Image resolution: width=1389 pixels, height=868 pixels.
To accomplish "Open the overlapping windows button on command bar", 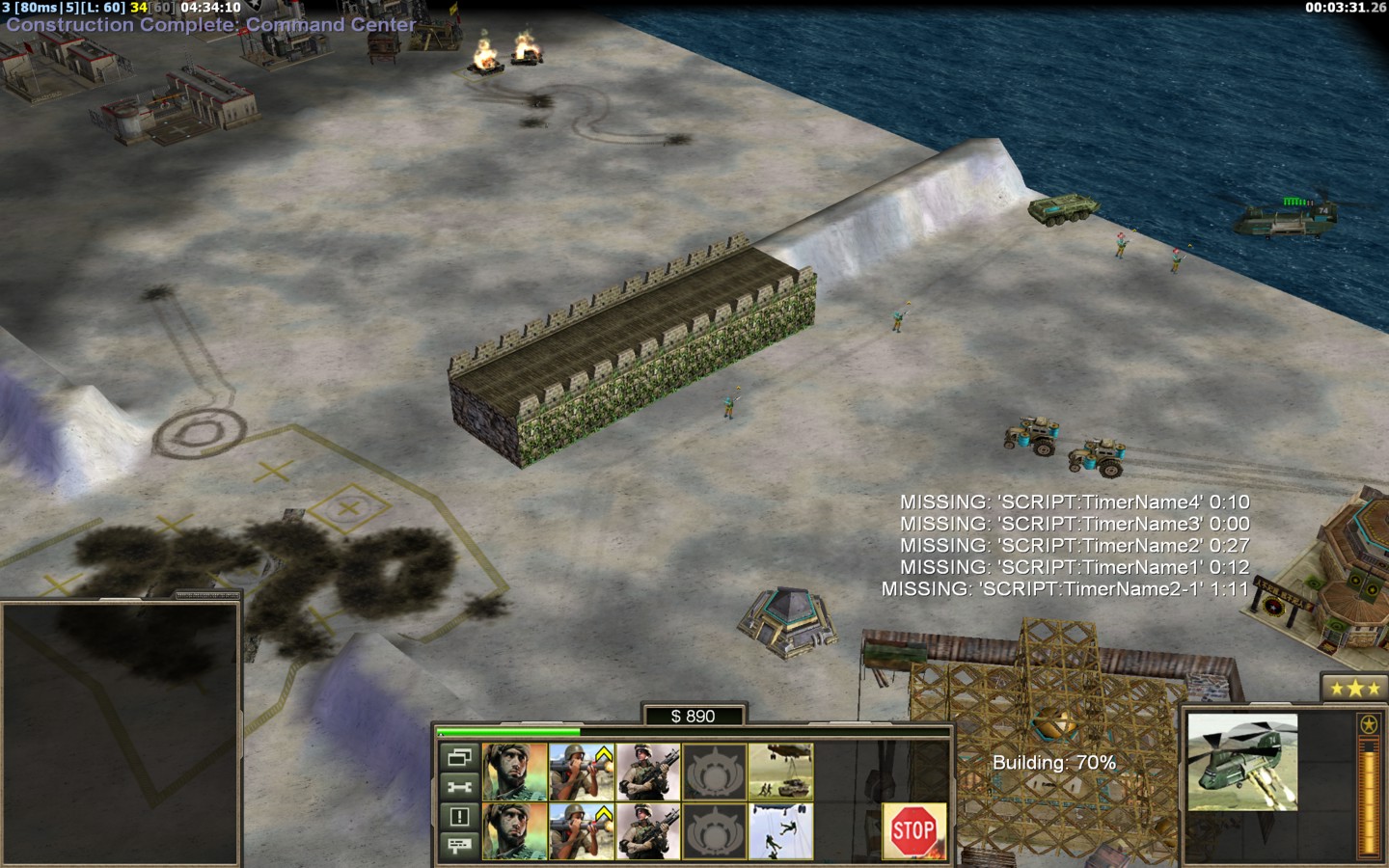I will 459,757.
